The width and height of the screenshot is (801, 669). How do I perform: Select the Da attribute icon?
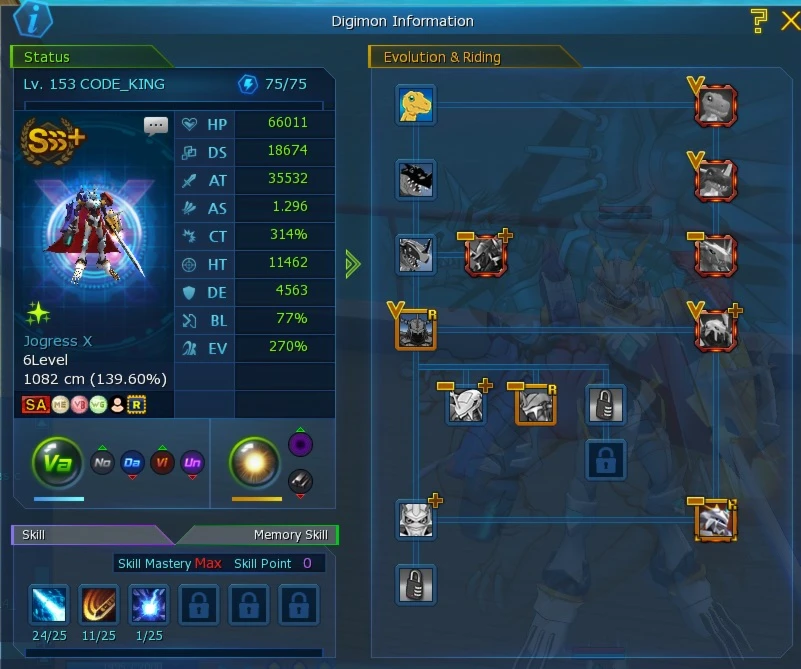[132, 463]
